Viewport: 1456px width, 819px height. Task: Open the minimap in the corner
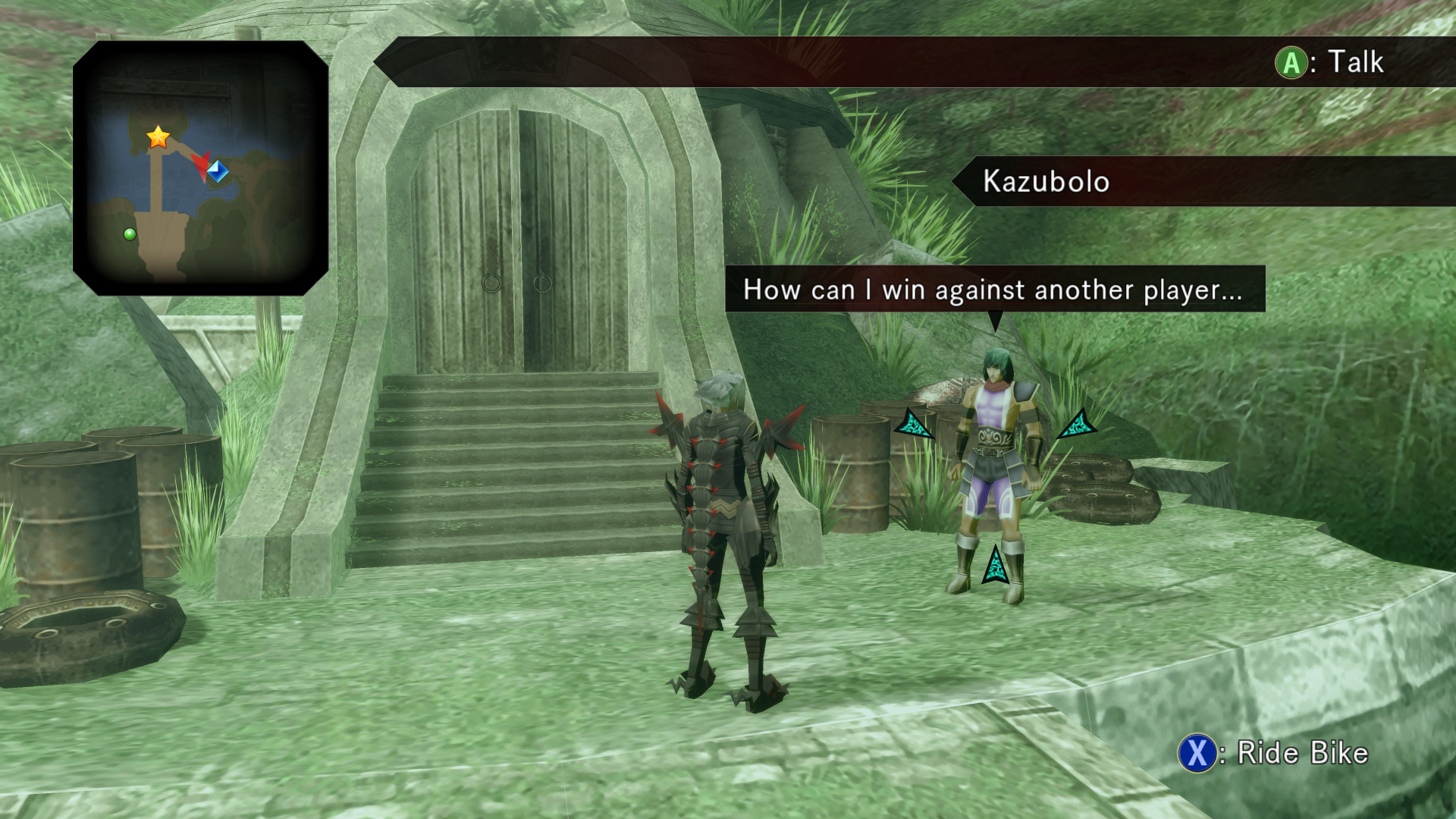point(201,168)
